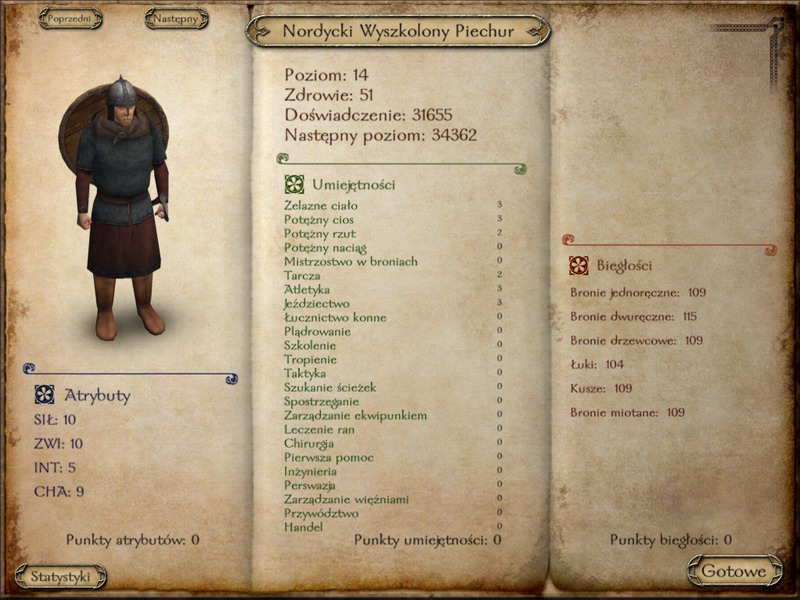The height and width of the screenshot is (600, 800).
Task: Go to the previous troop with Poprzedni
Action: [x=70, y=19]
